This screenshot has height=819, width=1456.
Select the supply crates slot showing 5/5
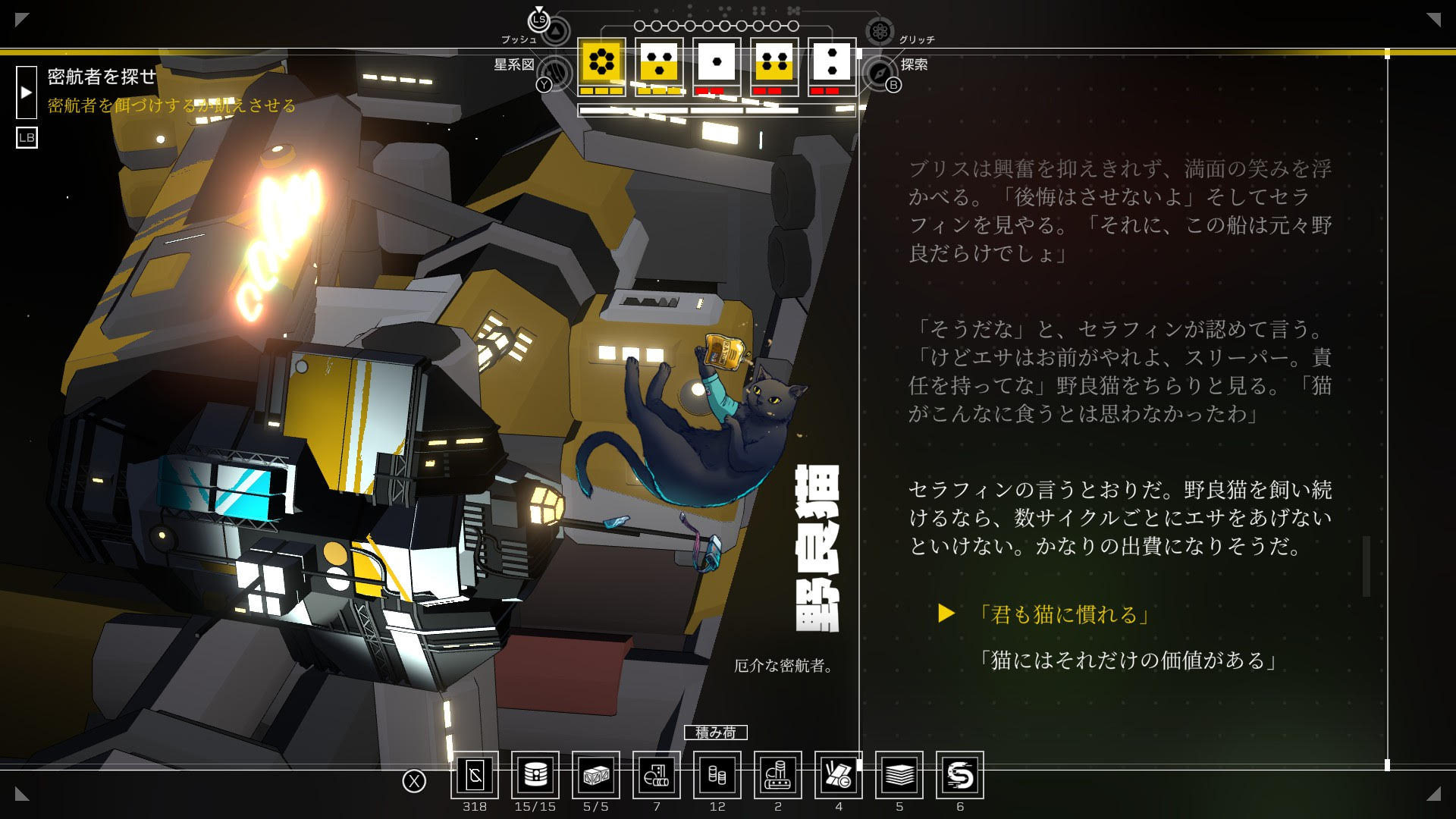click(596, 775)
